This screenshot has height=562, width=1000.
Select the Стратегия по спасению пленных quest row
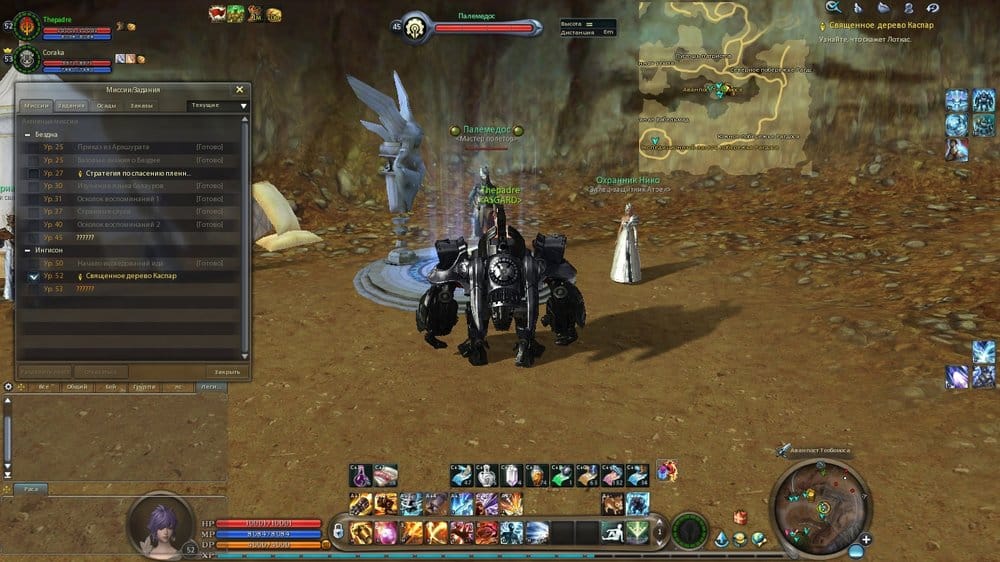(133, 173)
